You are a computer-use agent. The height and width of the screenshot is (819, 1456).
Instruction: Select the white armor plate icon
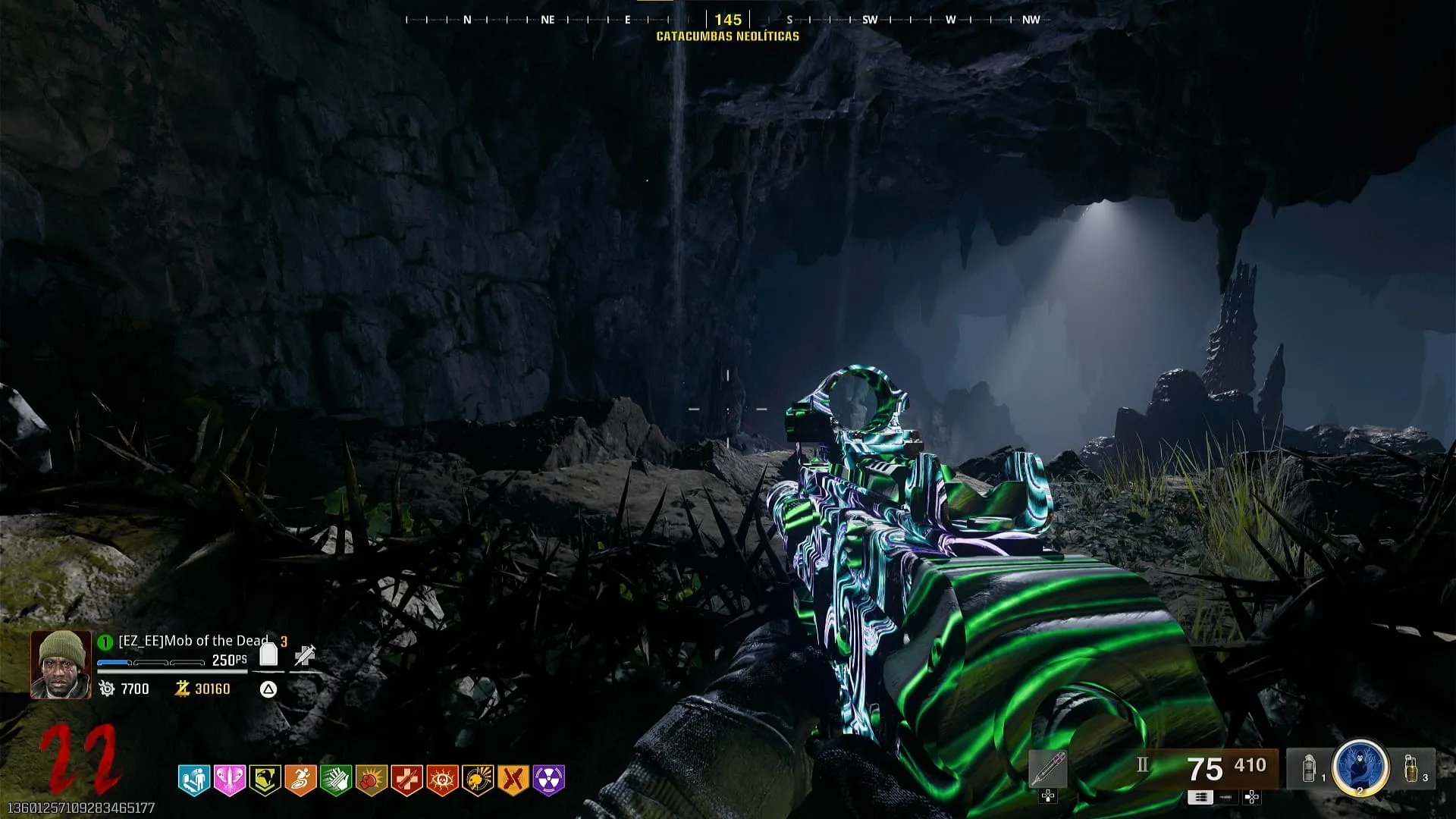[268, 654]
